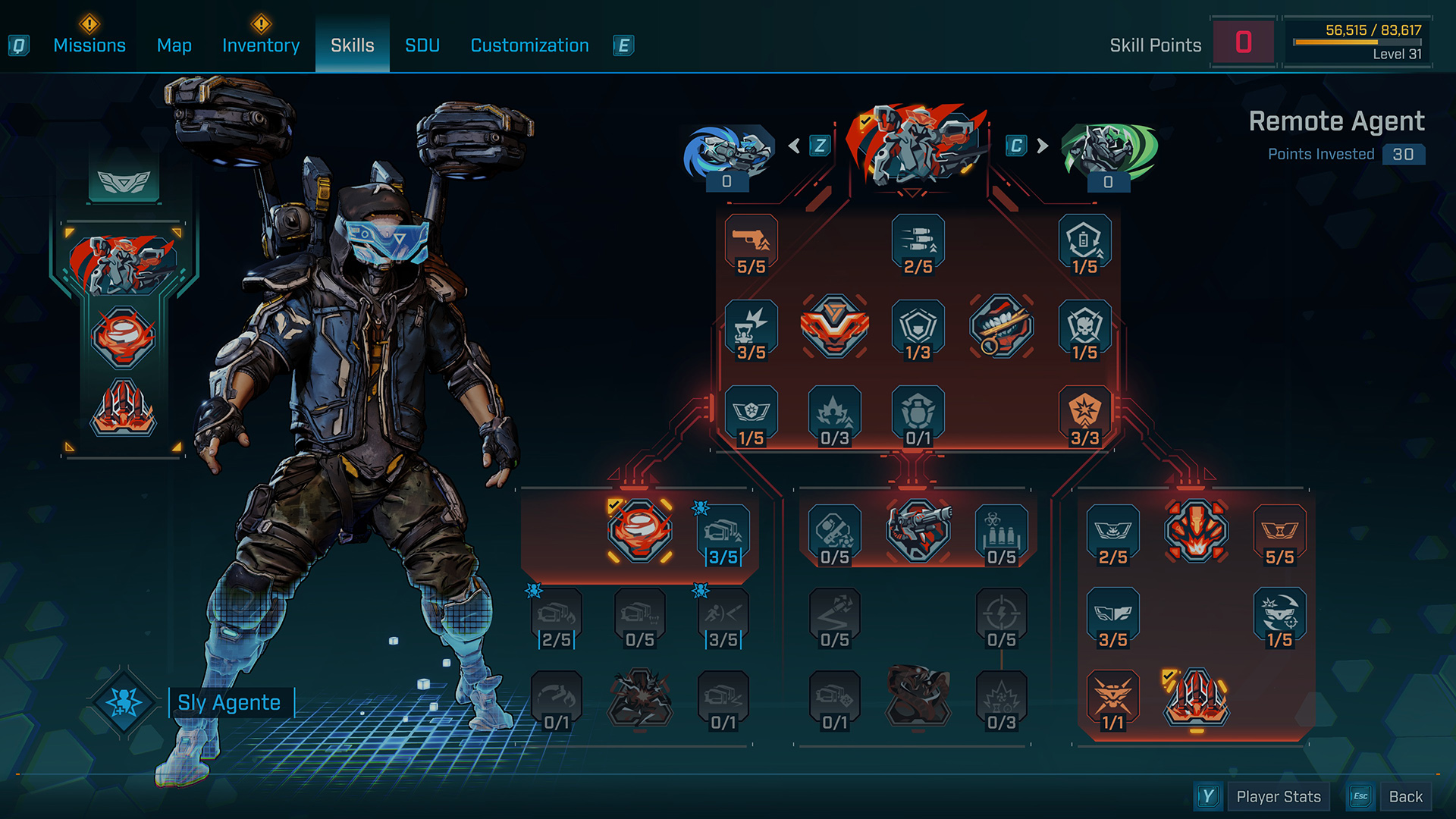Click the right arrow beside the skill tree

1043,146
